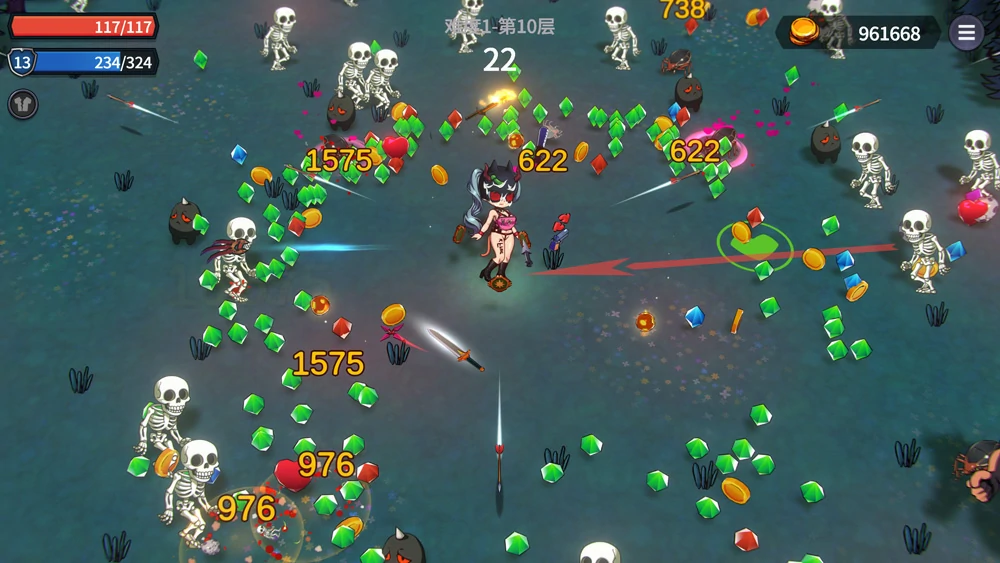Open the hamburger menu button
Screen dimensions: 1000x563
pyautogui.click(x=966, y=33)
